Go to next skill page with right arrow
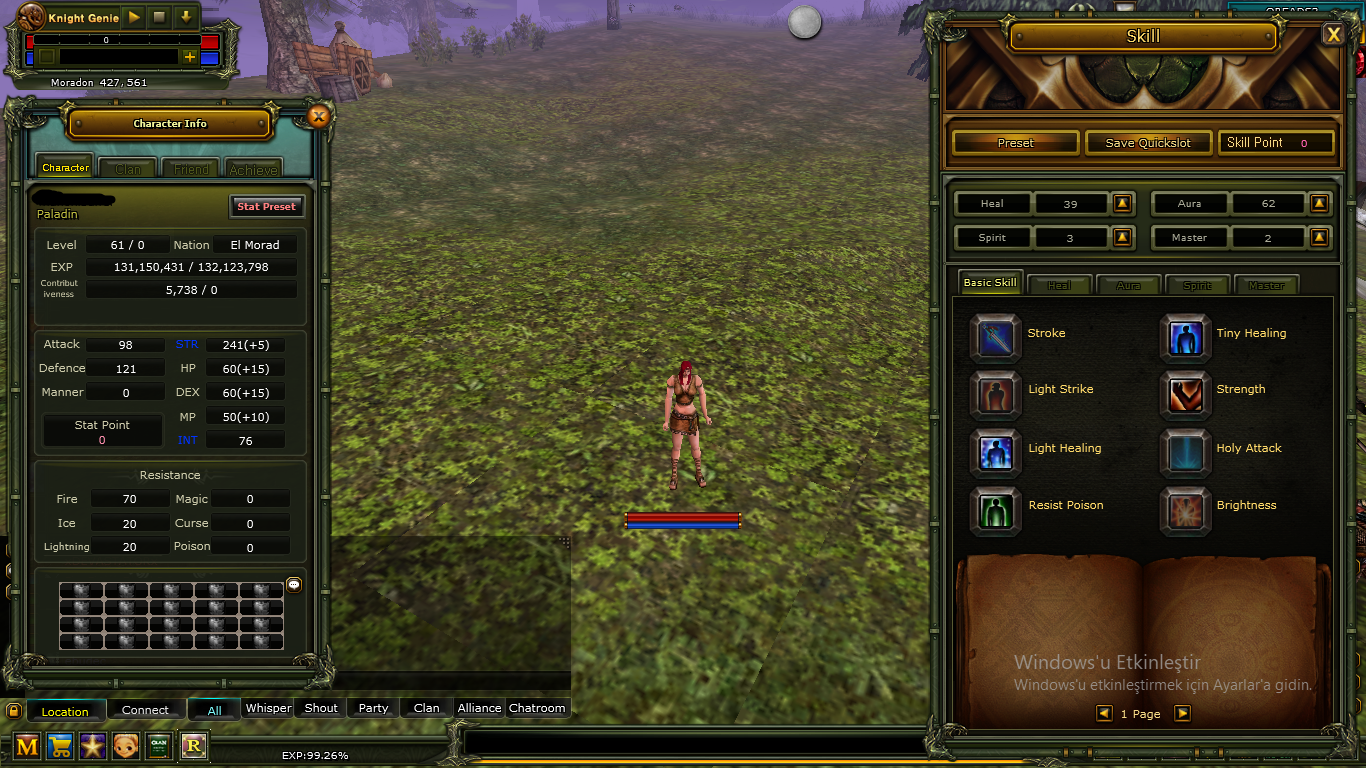1366x768 pixels. [x=1181, y=713]
